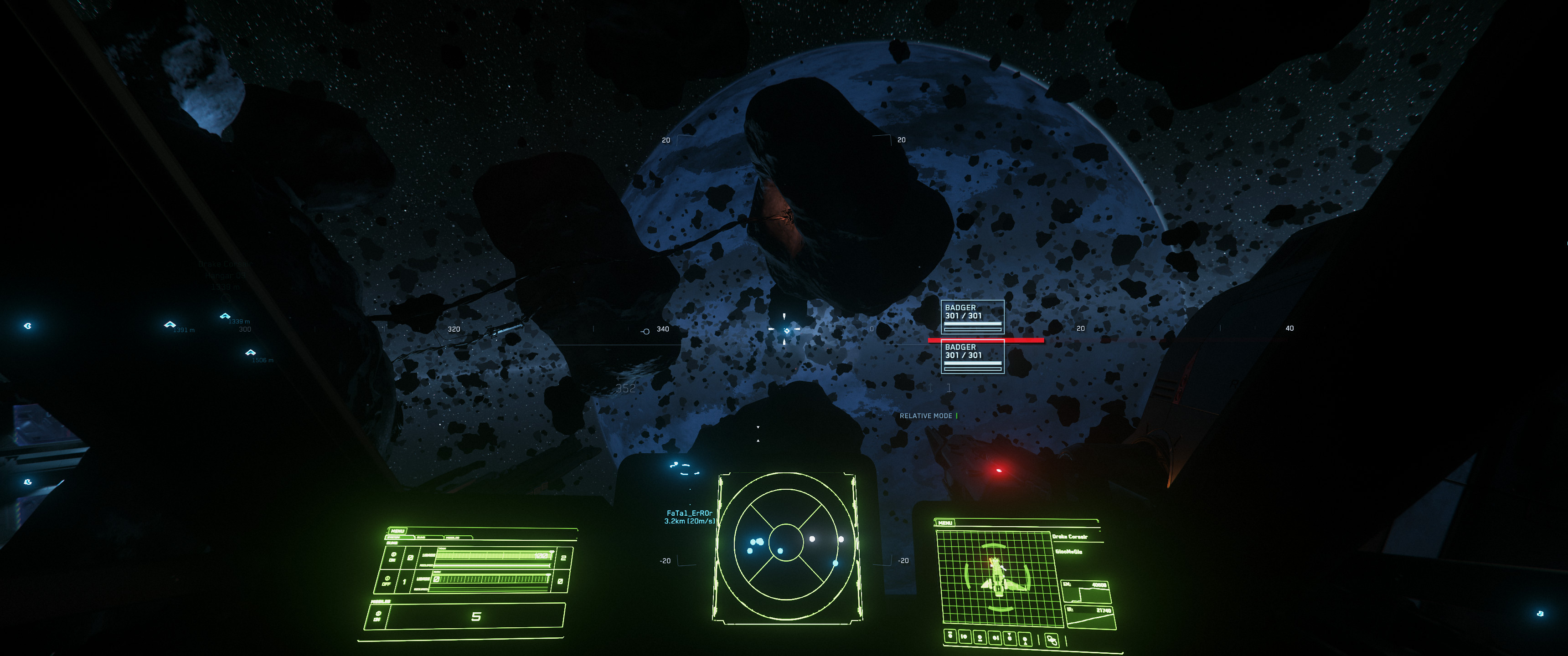Viewport: 1568px width, 656px height.
Task: Select the missile-shaped filter icon on the right MFD
Action: [x=1010, y=638]
